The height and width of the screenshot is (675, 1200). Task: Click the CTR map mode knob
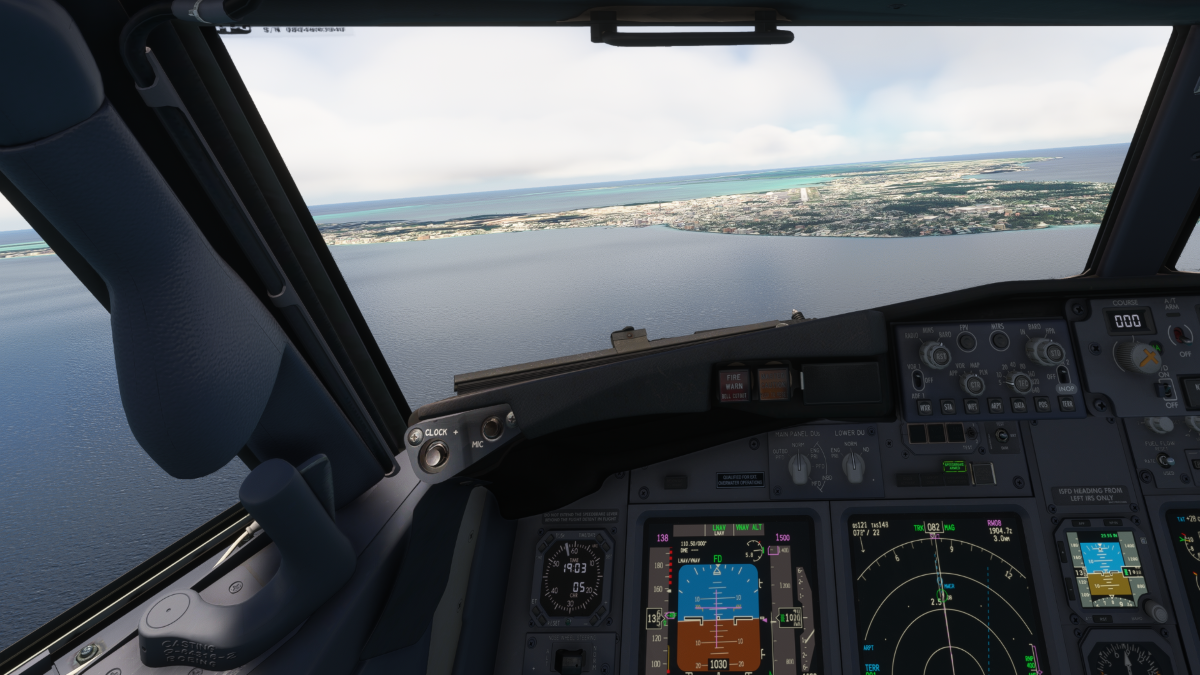point(973,384)
